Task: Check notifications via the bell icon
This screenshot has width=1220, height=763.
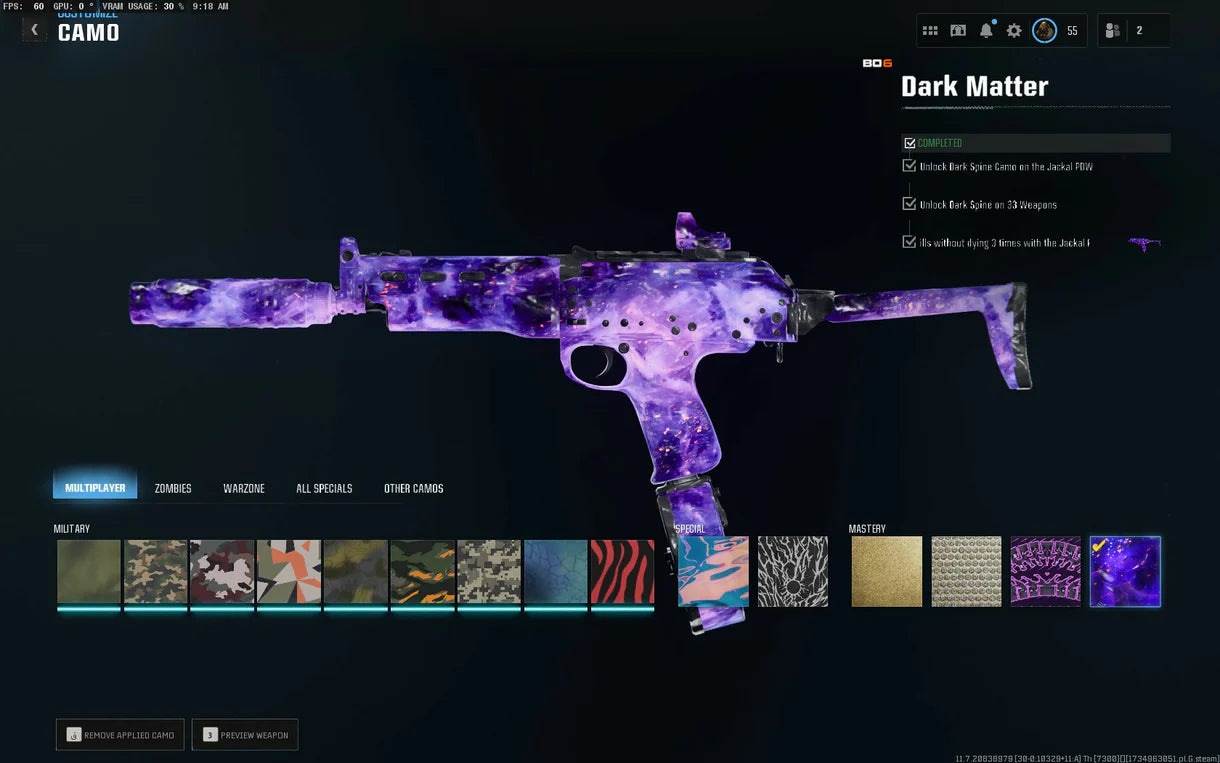Action: coord(986,31)
